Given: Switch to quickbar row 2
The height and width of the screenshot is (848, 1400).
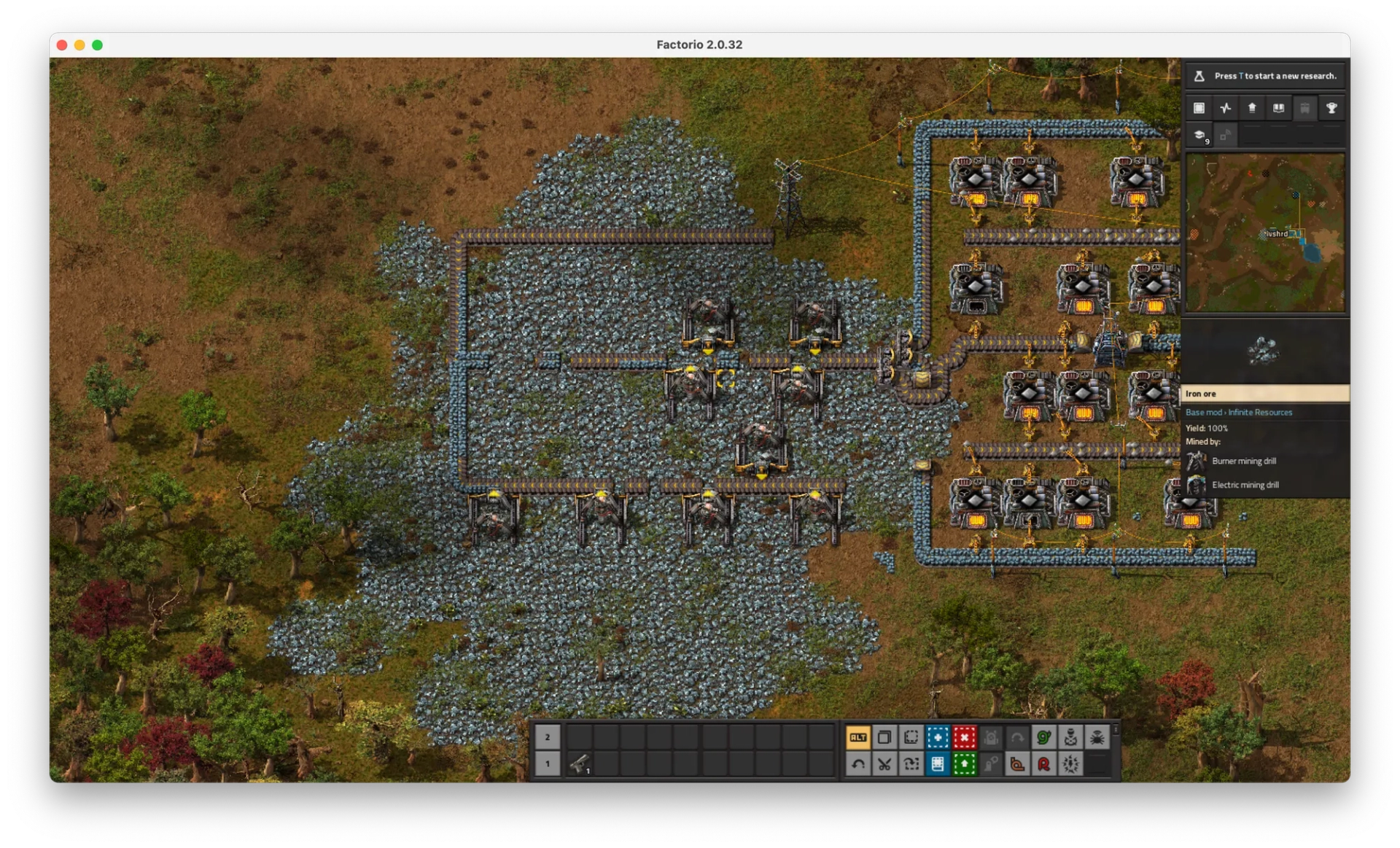Looking at the screenshot, I should (x=548, y=737).
